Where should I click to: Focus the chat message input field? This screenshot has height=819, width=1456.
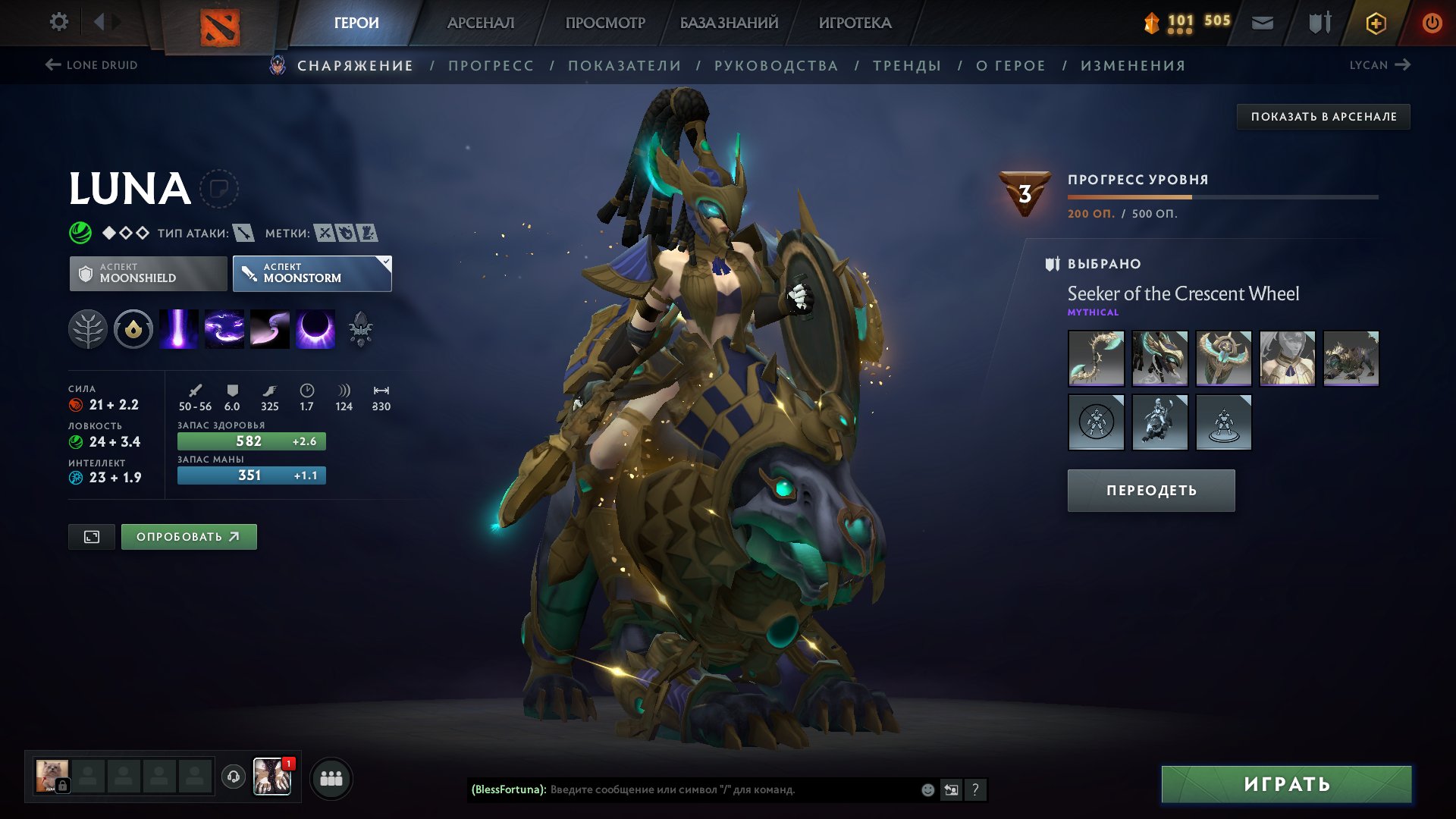(x=728, y=789)
